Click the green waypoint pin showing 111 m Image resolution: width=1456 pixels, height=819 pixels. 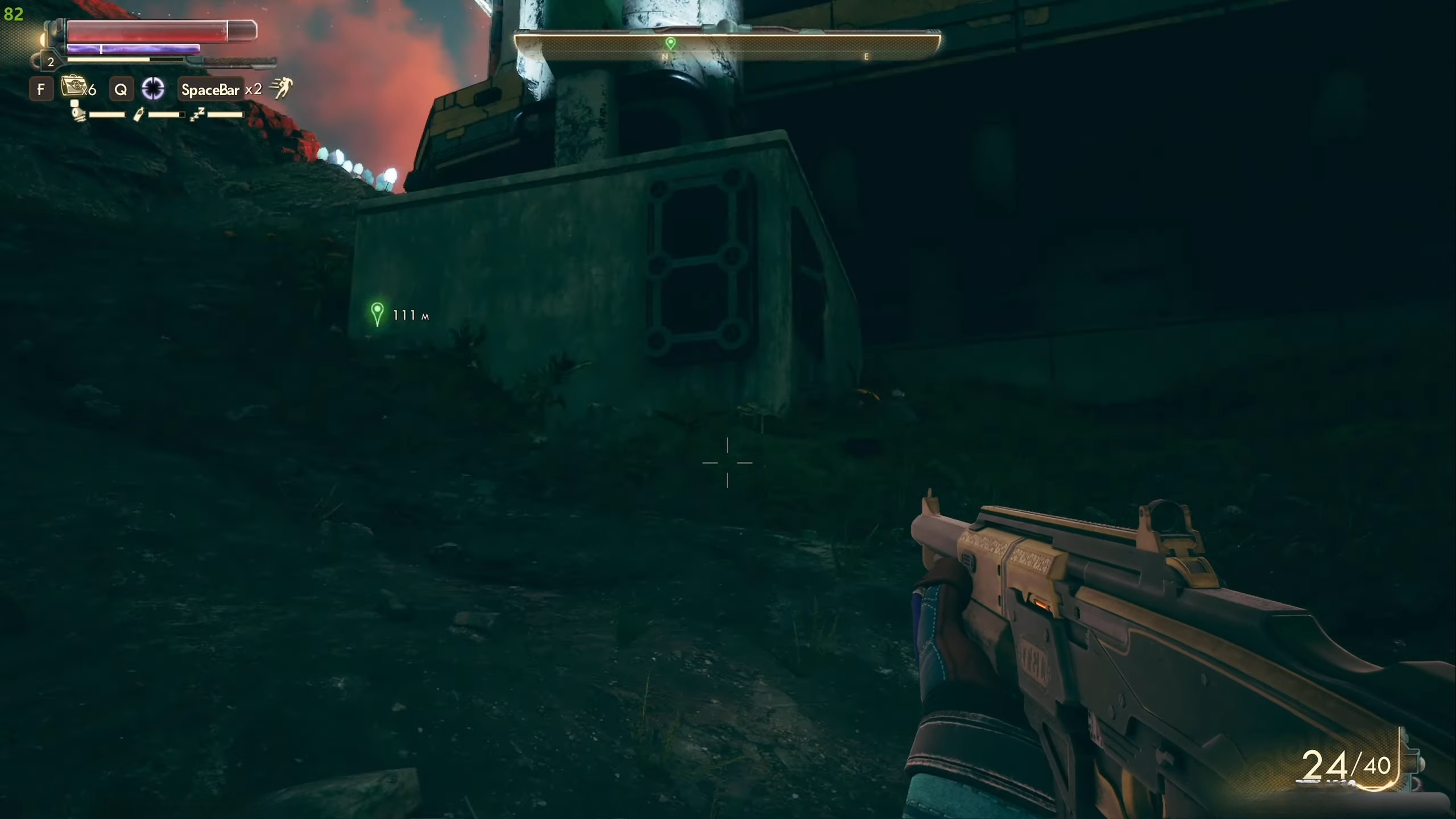click(377, 313)
